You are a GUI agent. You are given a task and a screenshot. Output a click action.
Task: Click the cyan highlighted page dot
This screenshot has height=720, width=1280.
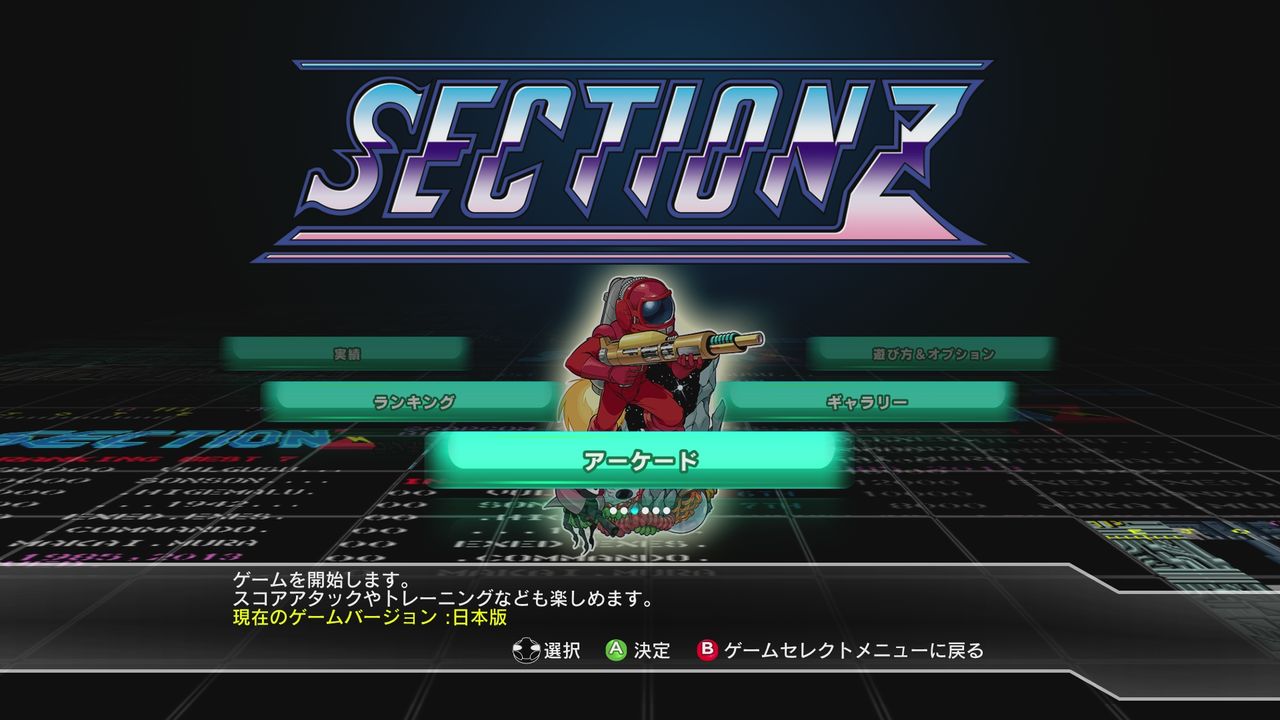pyautogui.click(x=634, y=510)
